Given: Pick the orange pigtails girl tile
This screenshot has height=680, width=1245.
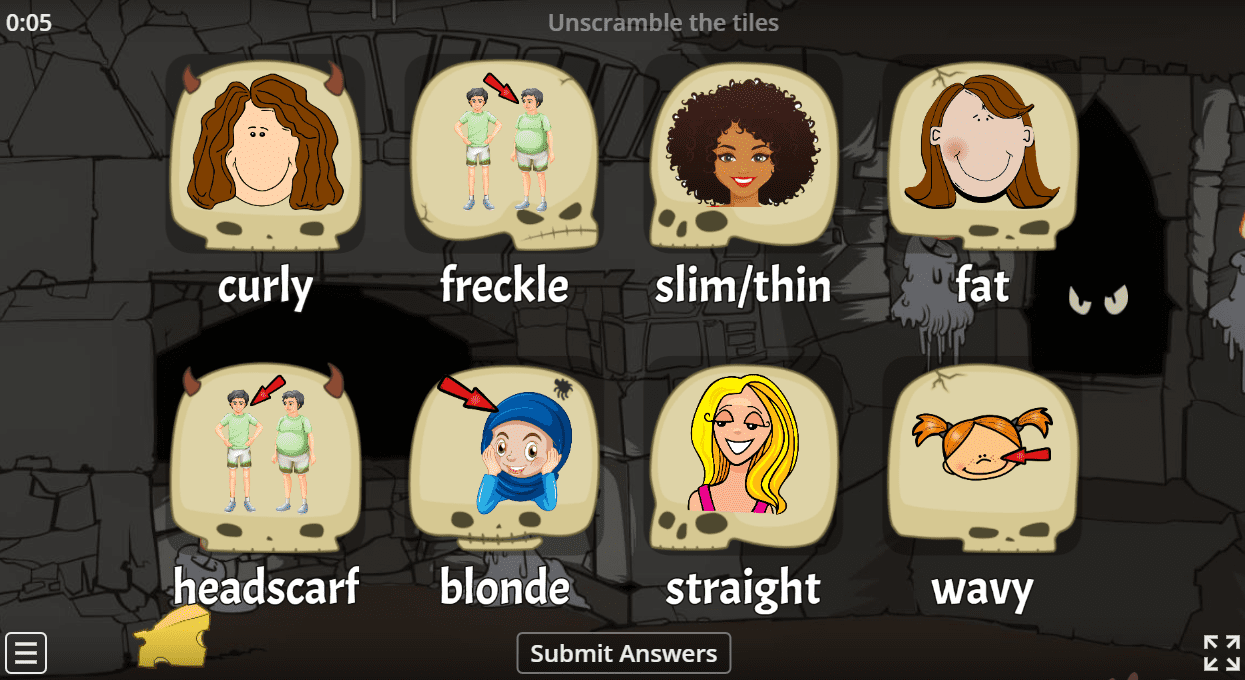Looking at the screenshot, I should coord(982,455).
